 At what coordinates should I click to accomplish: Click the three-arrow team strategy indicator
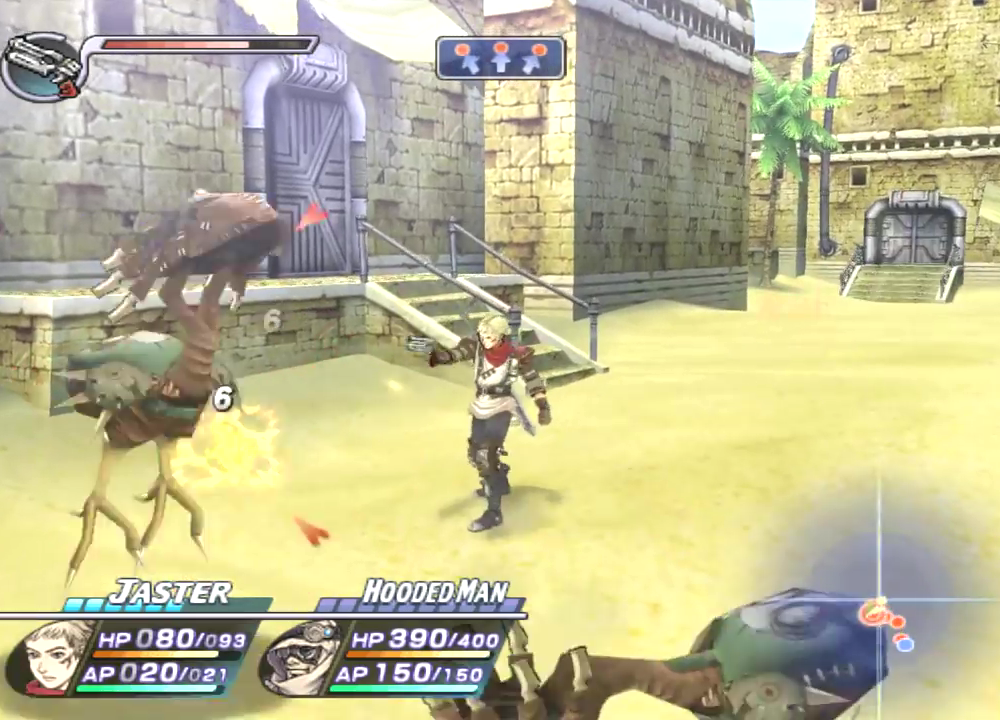500,58
